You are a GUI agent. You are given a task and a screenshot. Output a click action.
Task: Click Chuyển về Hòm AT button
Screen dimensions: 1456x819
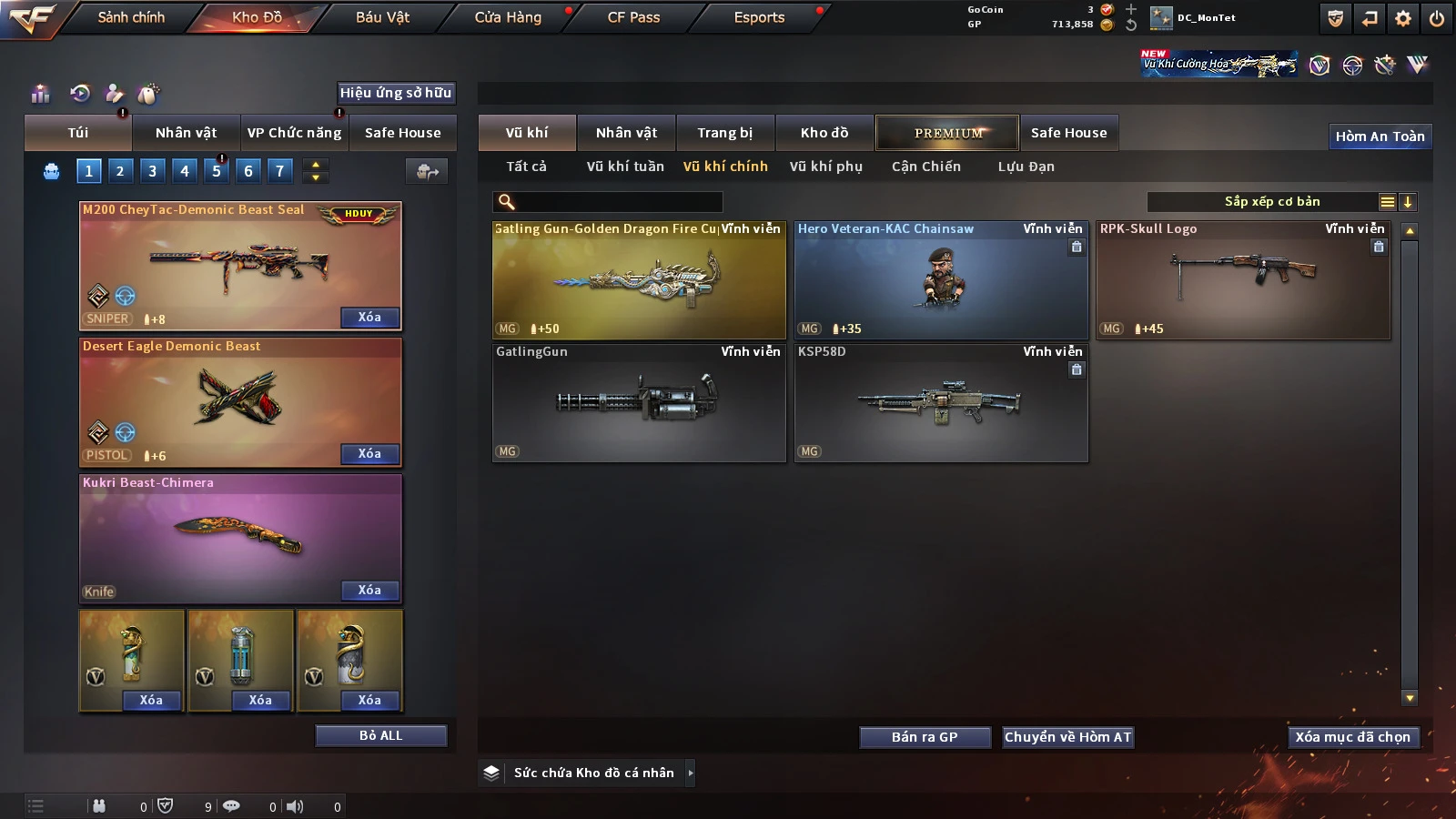point(1067,737)
